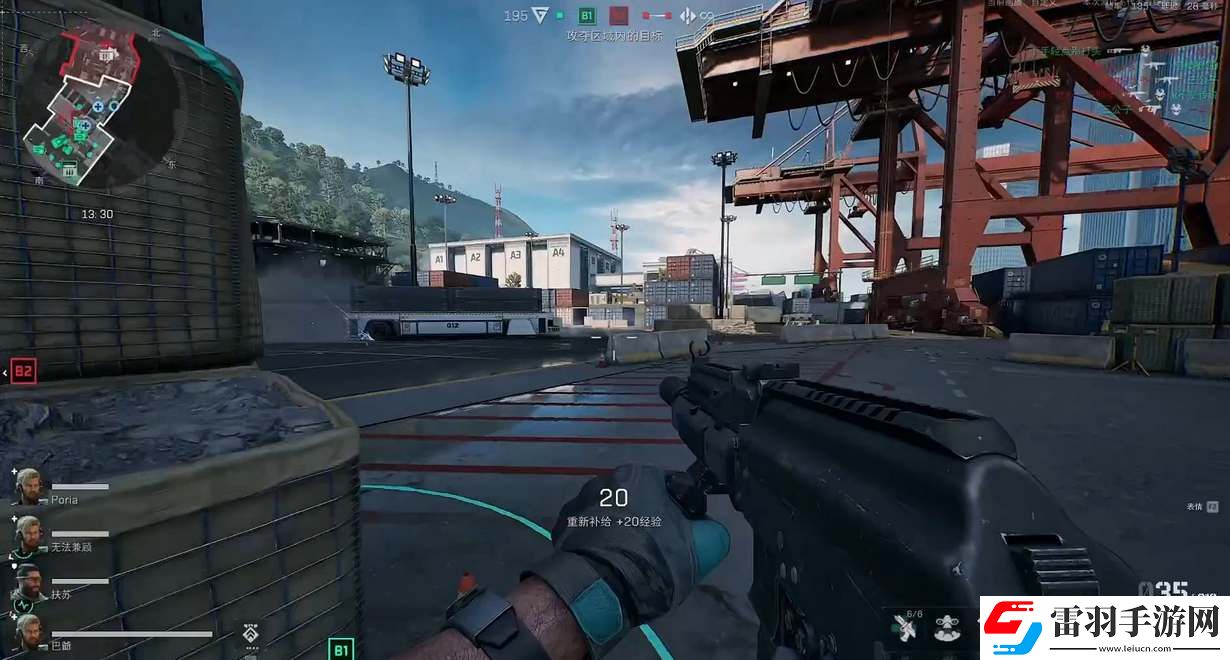Select teammate Poria's portrait

pos(27,486)
